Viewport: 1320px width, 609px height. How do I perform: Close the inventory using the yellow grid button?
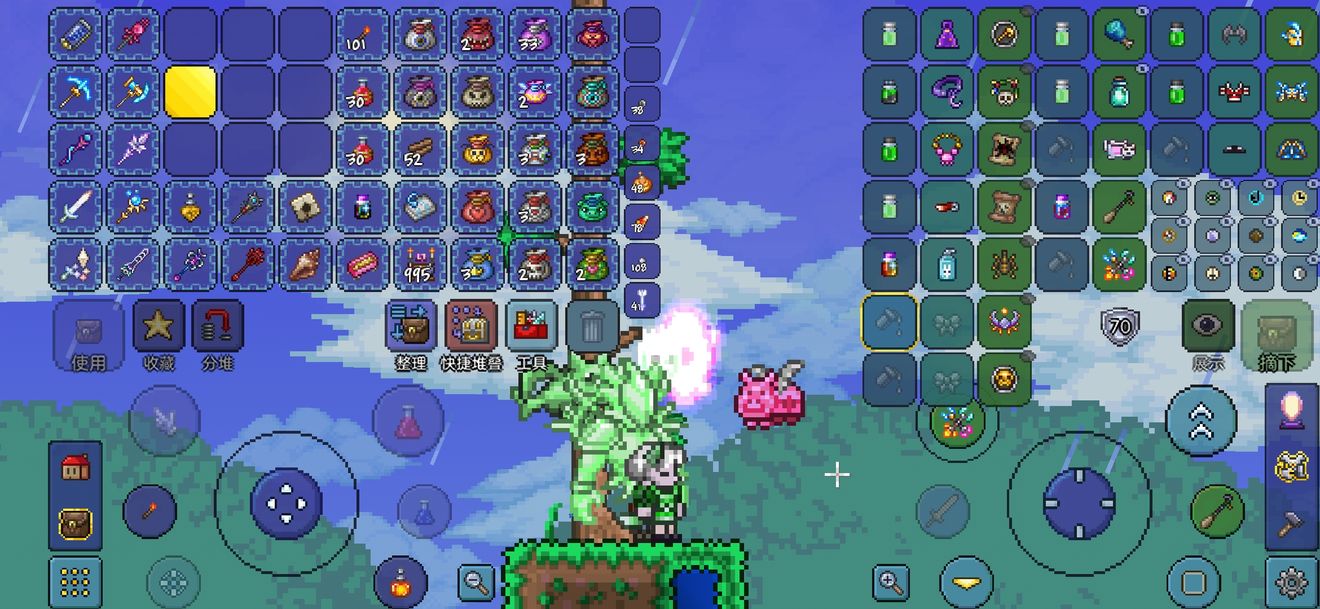click(76, 581)
